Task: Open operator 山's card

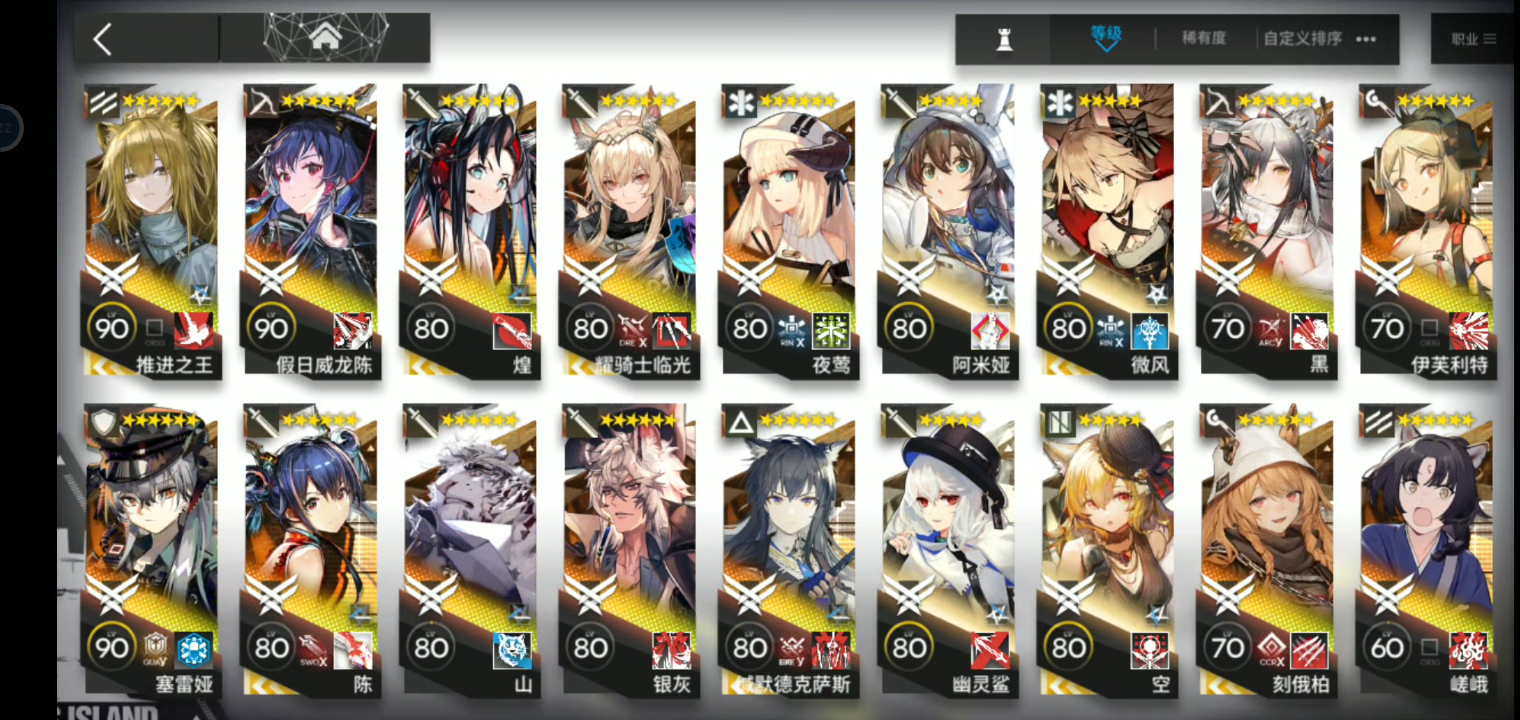Action: click(470, 550)
